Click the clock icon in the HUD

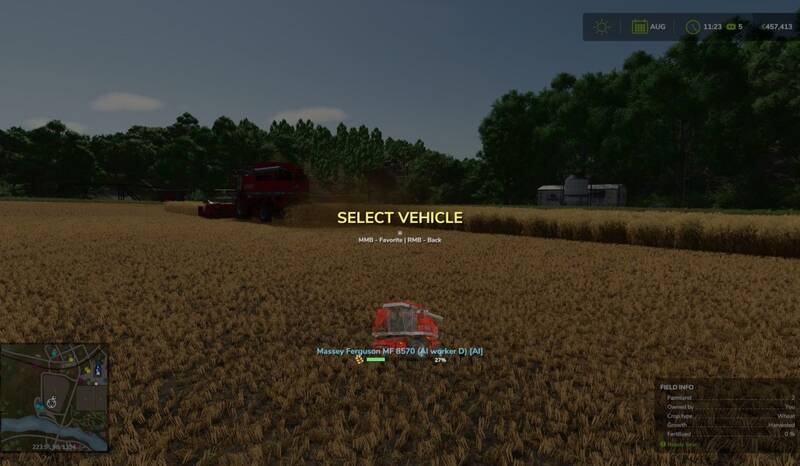click(x=692, y=27)
